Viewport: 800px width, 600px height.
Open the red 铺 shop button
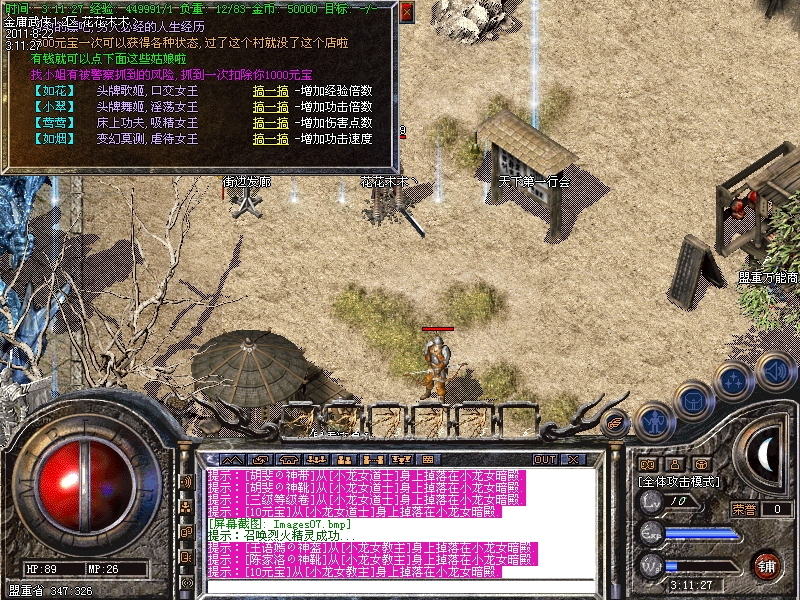point(766,563)
